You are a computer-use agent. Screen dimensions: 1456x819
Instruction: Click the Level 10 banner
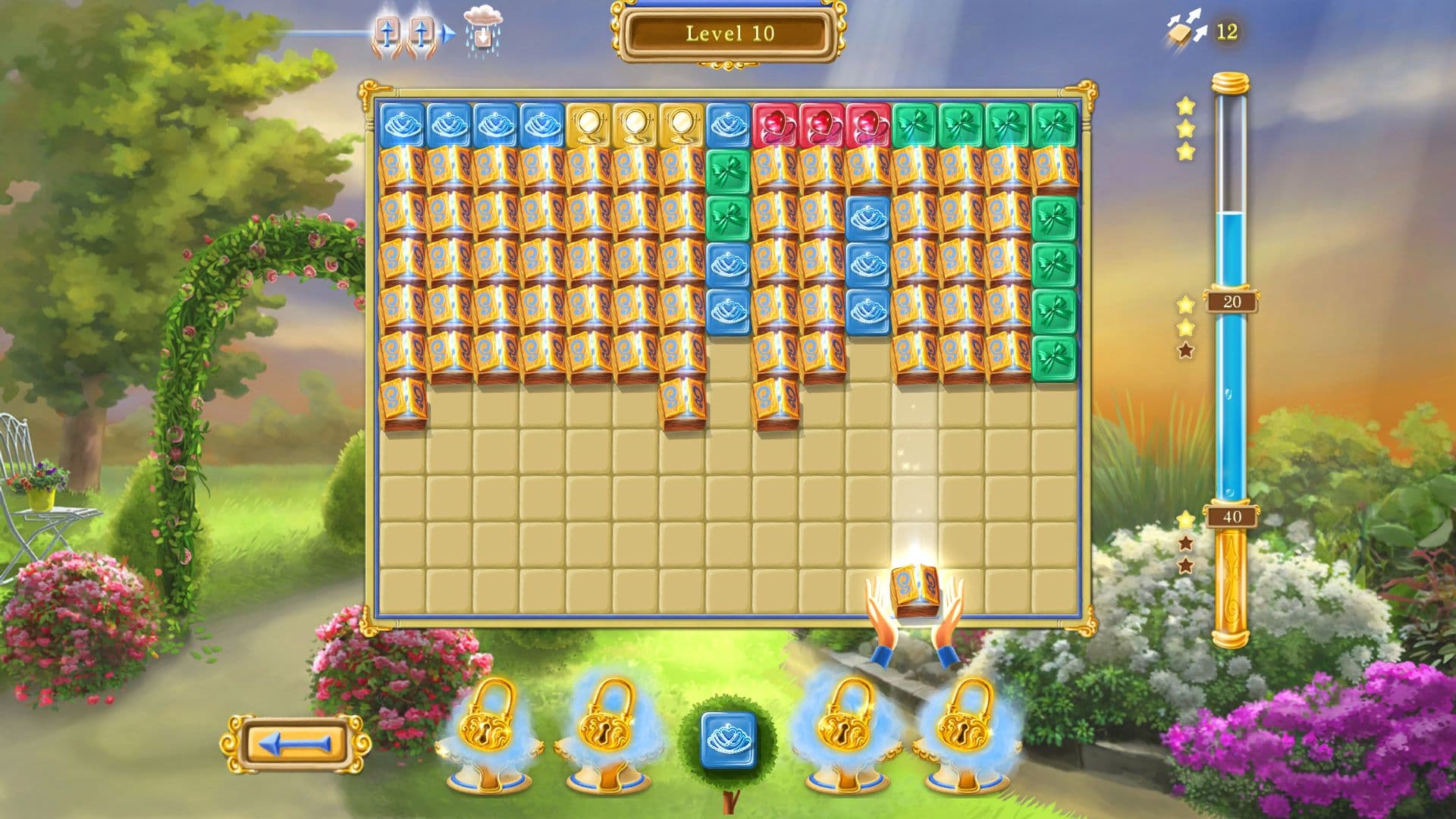[x=726, y=33]
